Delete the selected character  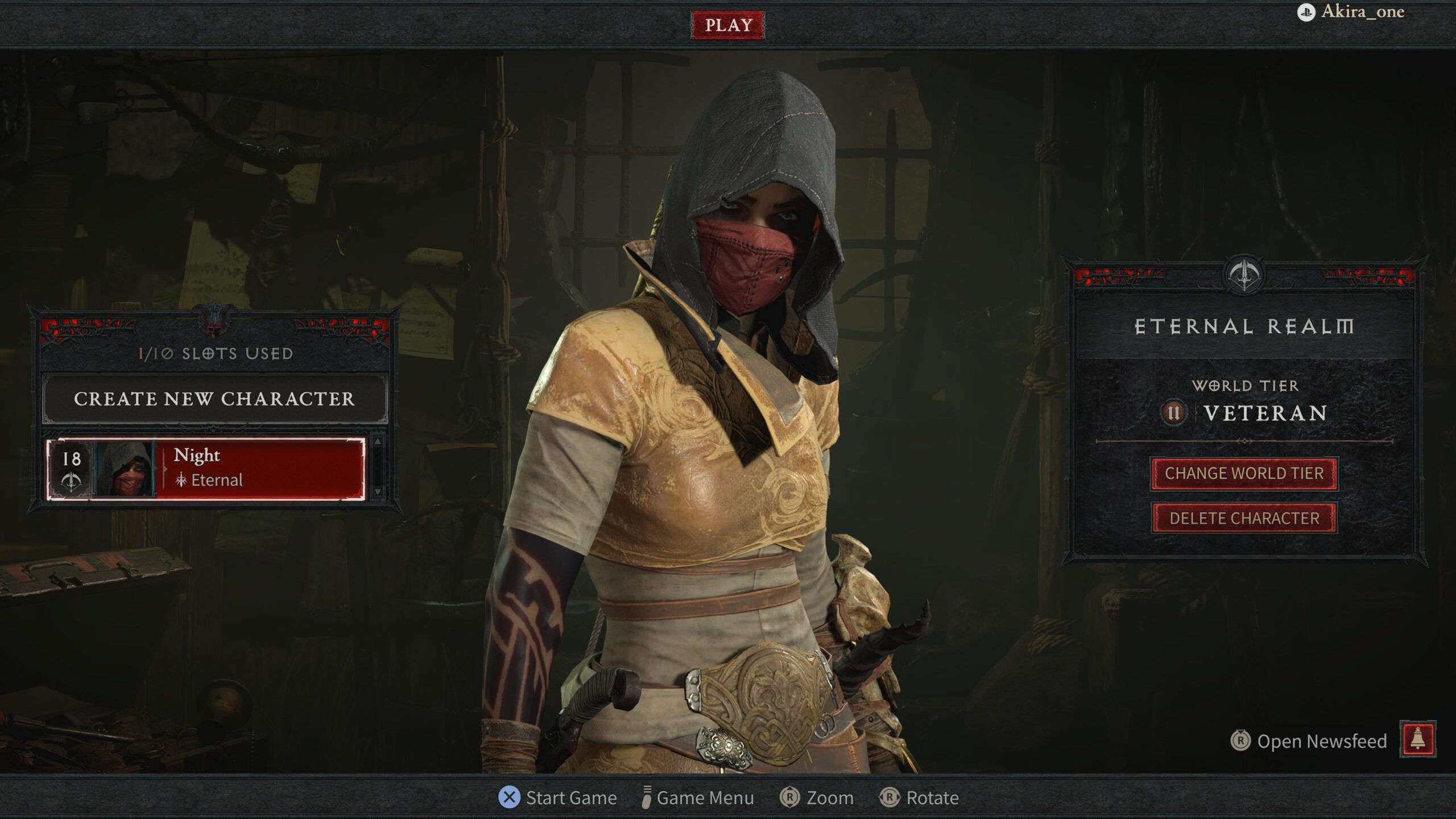click(1244, 518)
